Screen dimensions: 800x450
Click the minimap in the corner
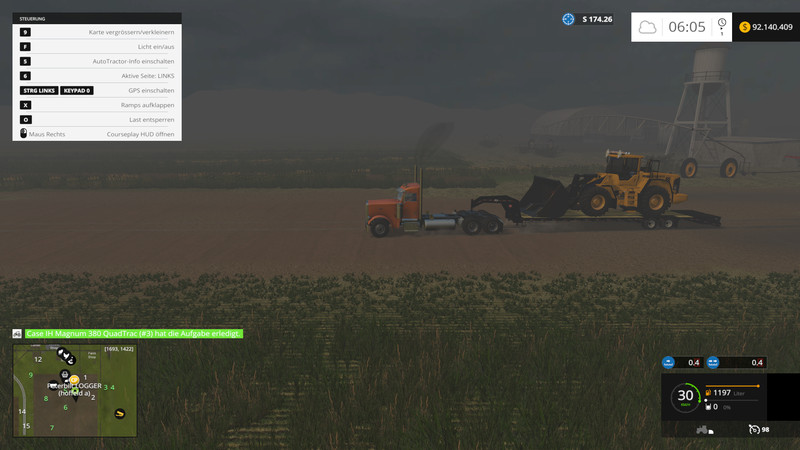tap(75, 391)
